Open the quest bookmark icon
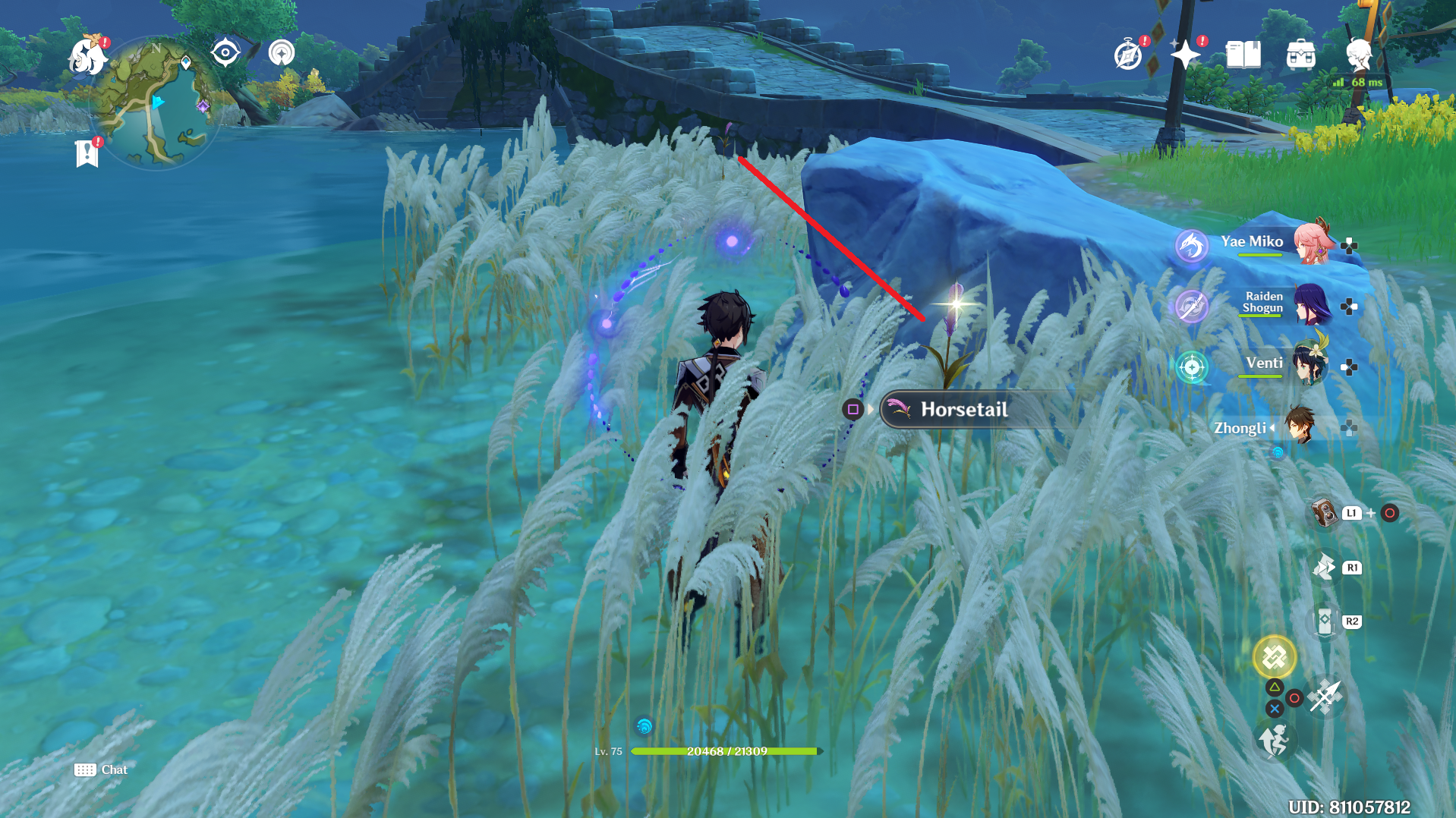Image resolution: width=1456 pixels, height=818 pixels. tap(87, 153)
